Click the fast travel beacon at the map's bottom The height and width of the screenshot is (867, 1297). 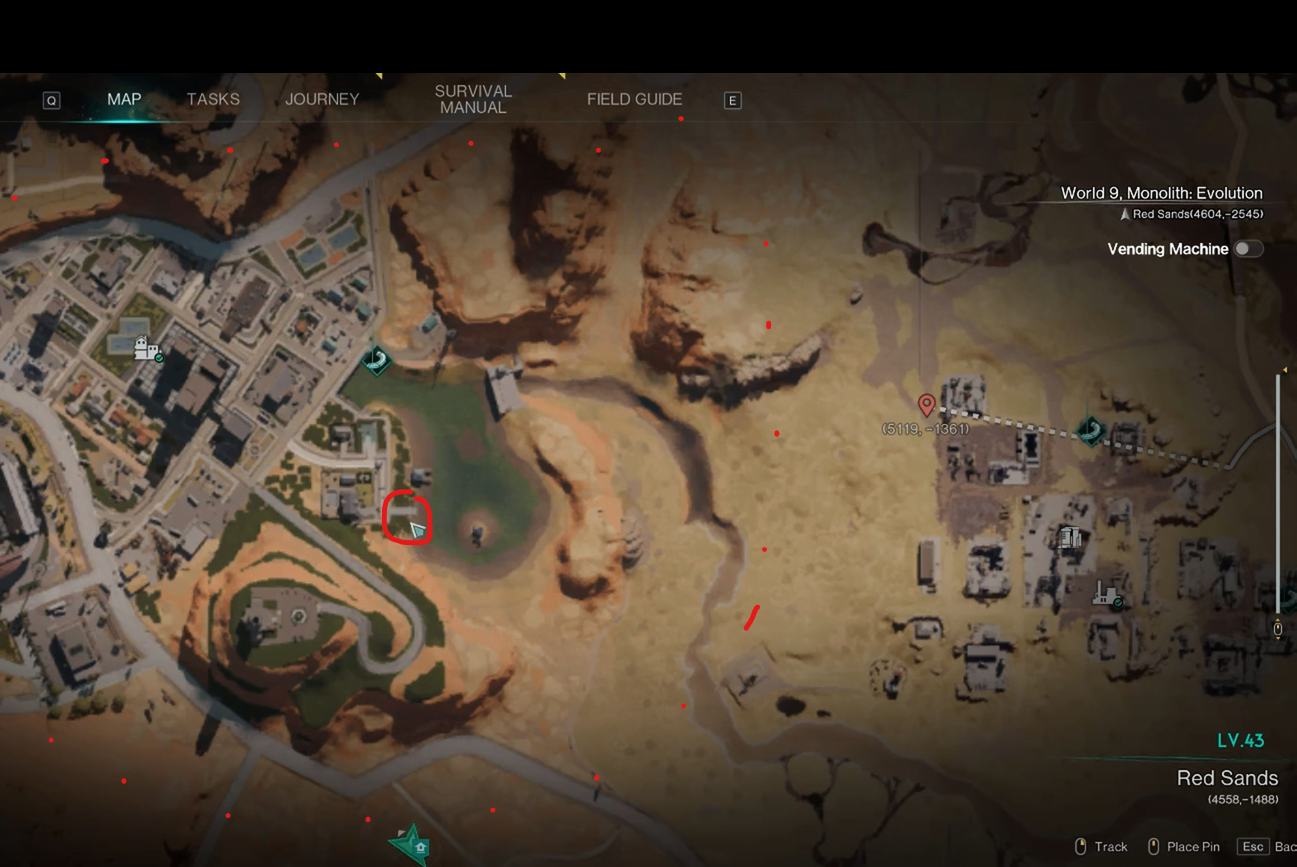[x=411, y=845]
